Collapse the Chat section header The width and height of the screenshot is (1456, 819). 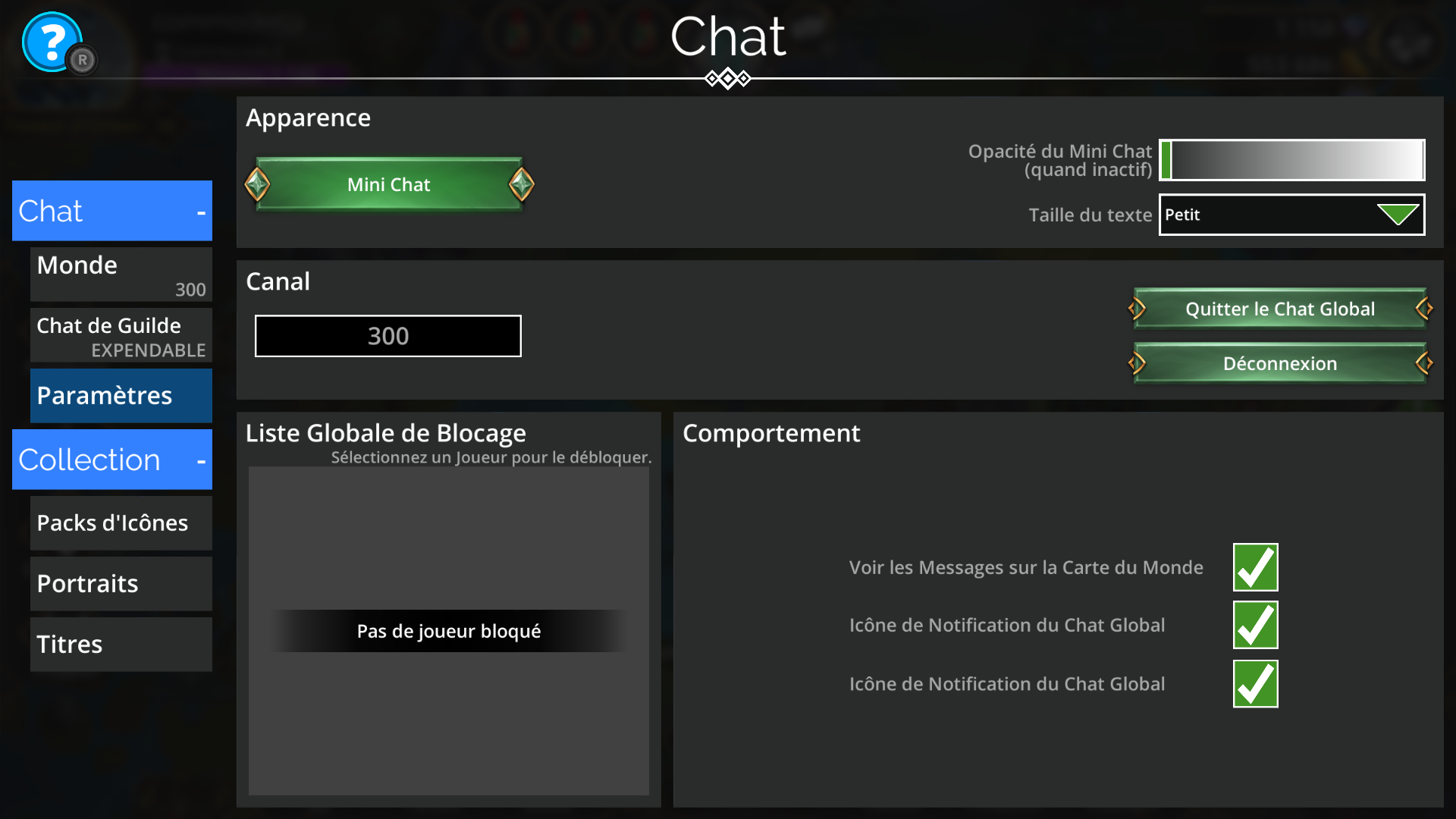pos(112,211)
